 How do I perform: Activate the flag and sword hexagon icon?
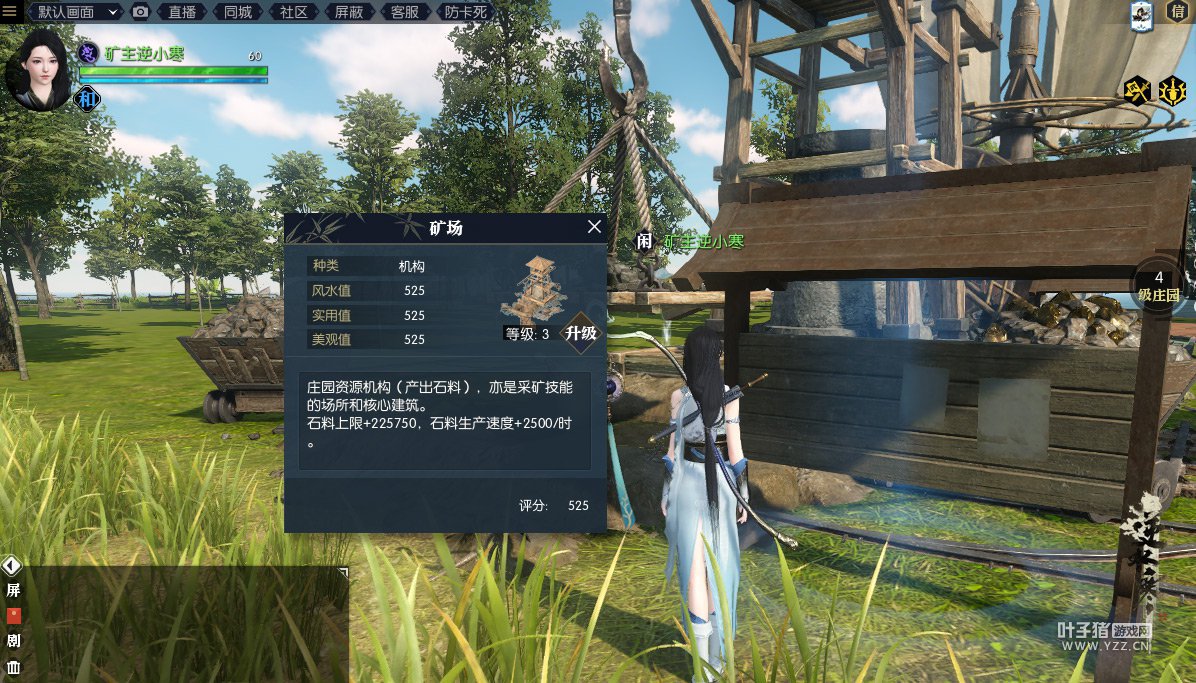point(1138,91)
